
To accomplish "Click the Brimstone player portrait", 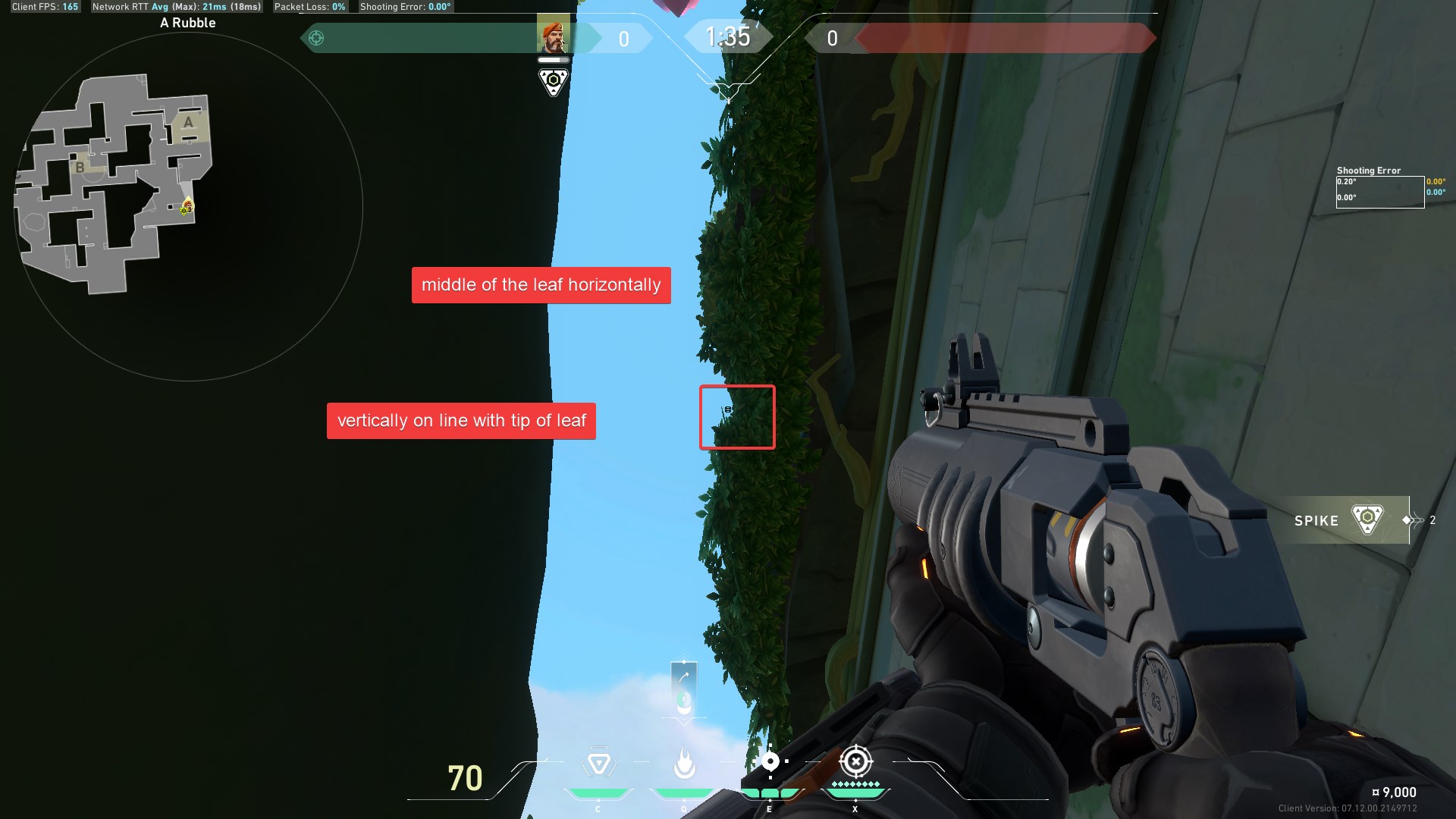I will click(553, 35).
